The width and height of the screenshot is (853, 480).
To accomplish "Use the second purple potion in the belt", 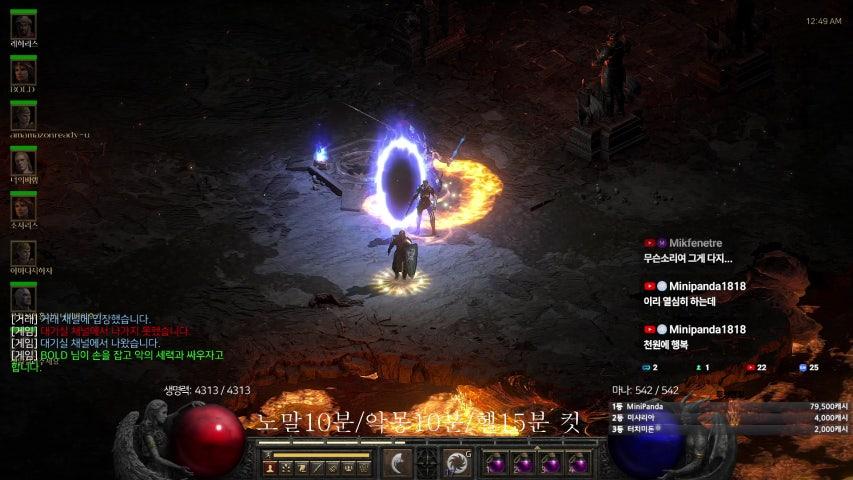I will point(522,464).
